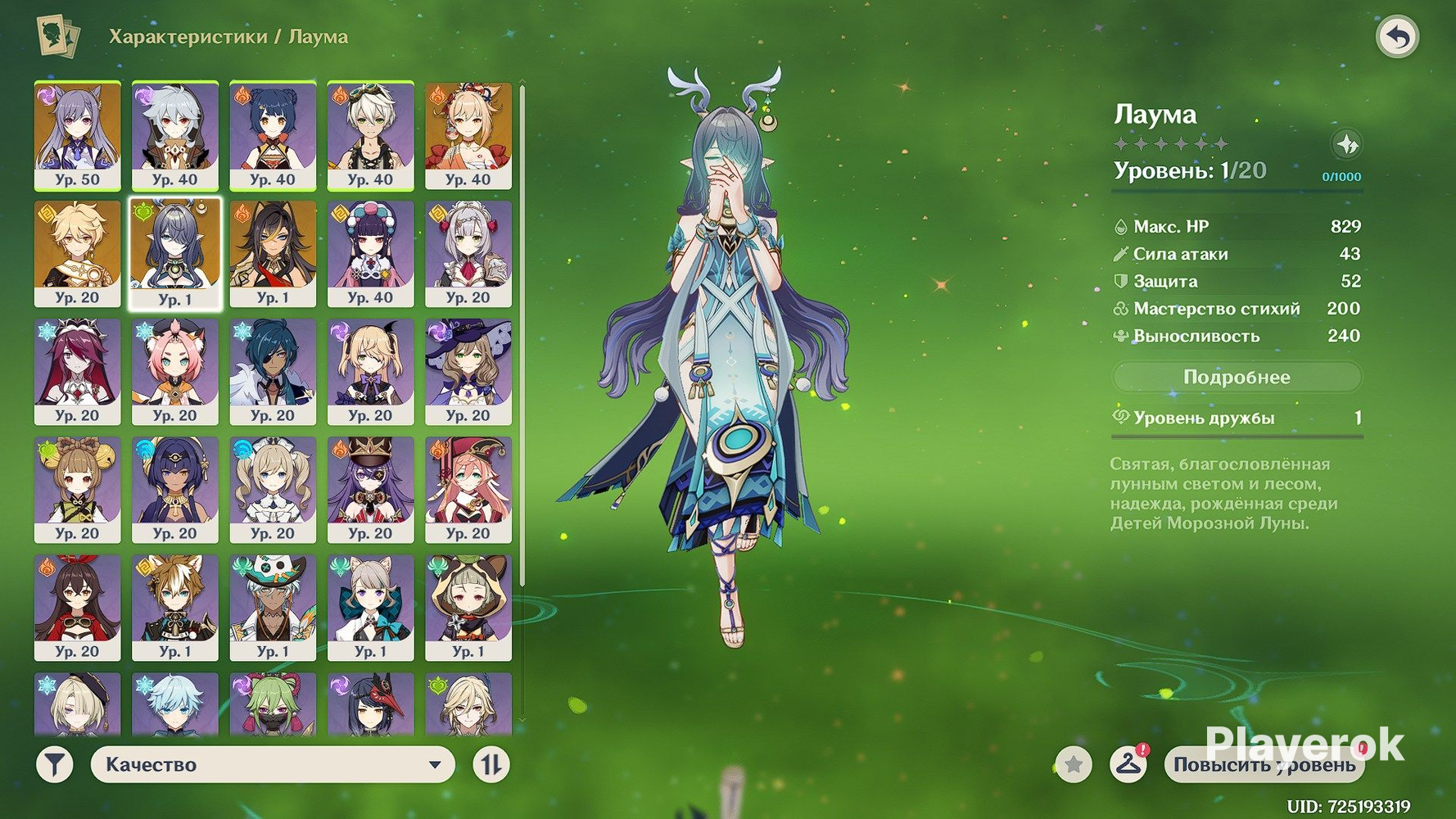Open the Подробнее details panel
Viewport: 1456px width, 819px height.
click(1237, 378)
